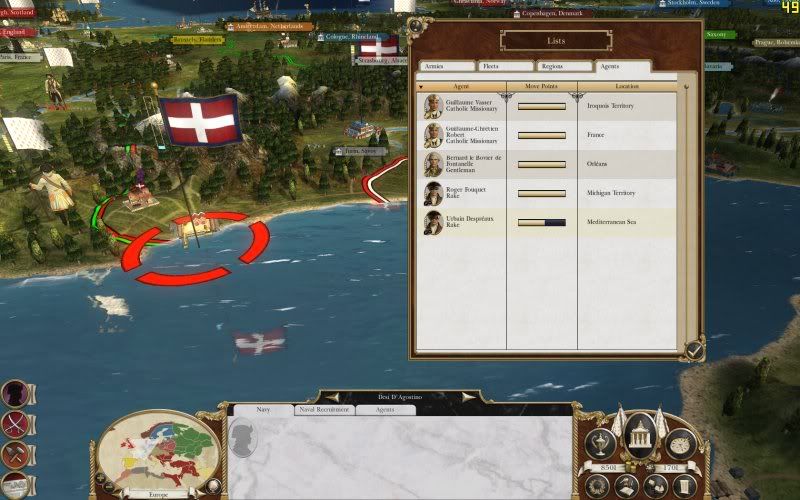Select the crossed swords side button

click(x=14, y=424)
